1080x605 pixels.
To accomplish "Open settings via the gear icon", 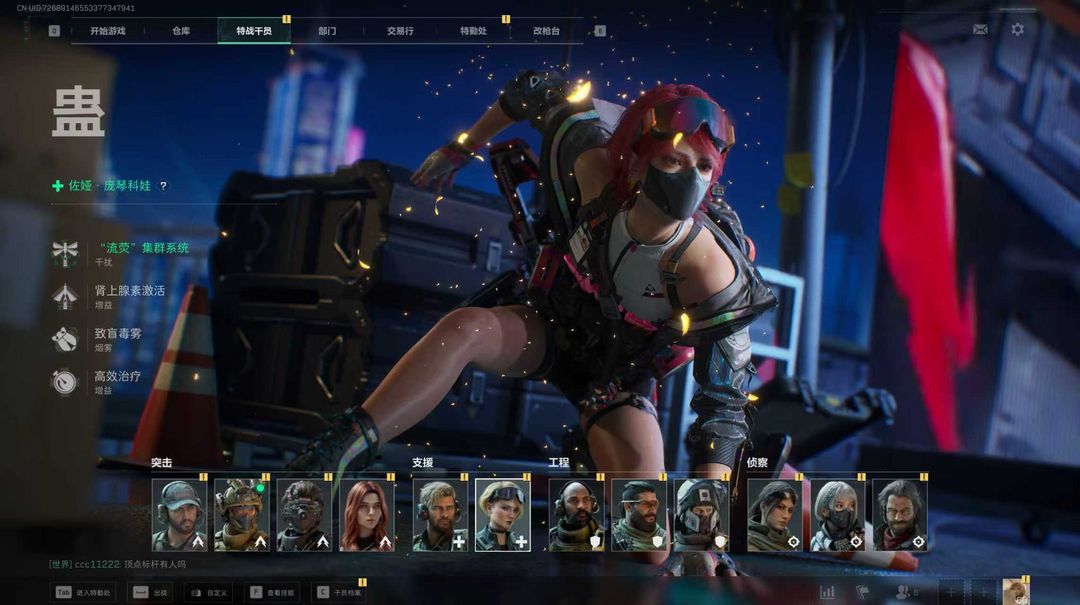I will (x=1017, y=29).
